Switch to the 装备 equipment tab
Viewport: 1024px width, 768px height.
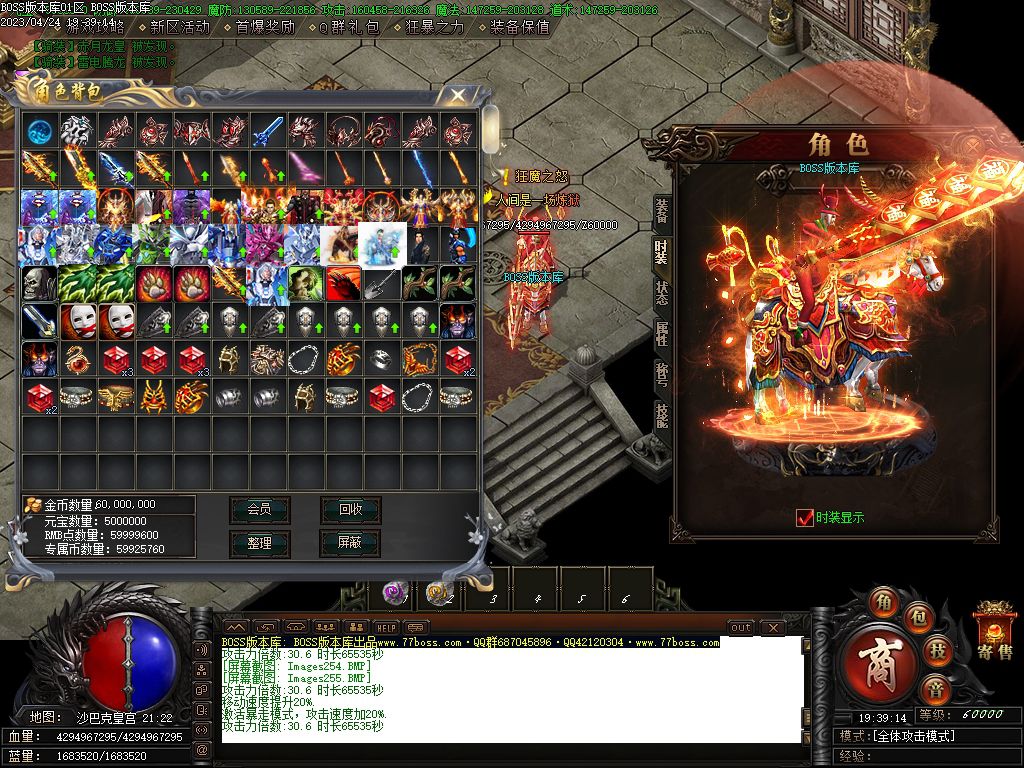tap(662, 210)
